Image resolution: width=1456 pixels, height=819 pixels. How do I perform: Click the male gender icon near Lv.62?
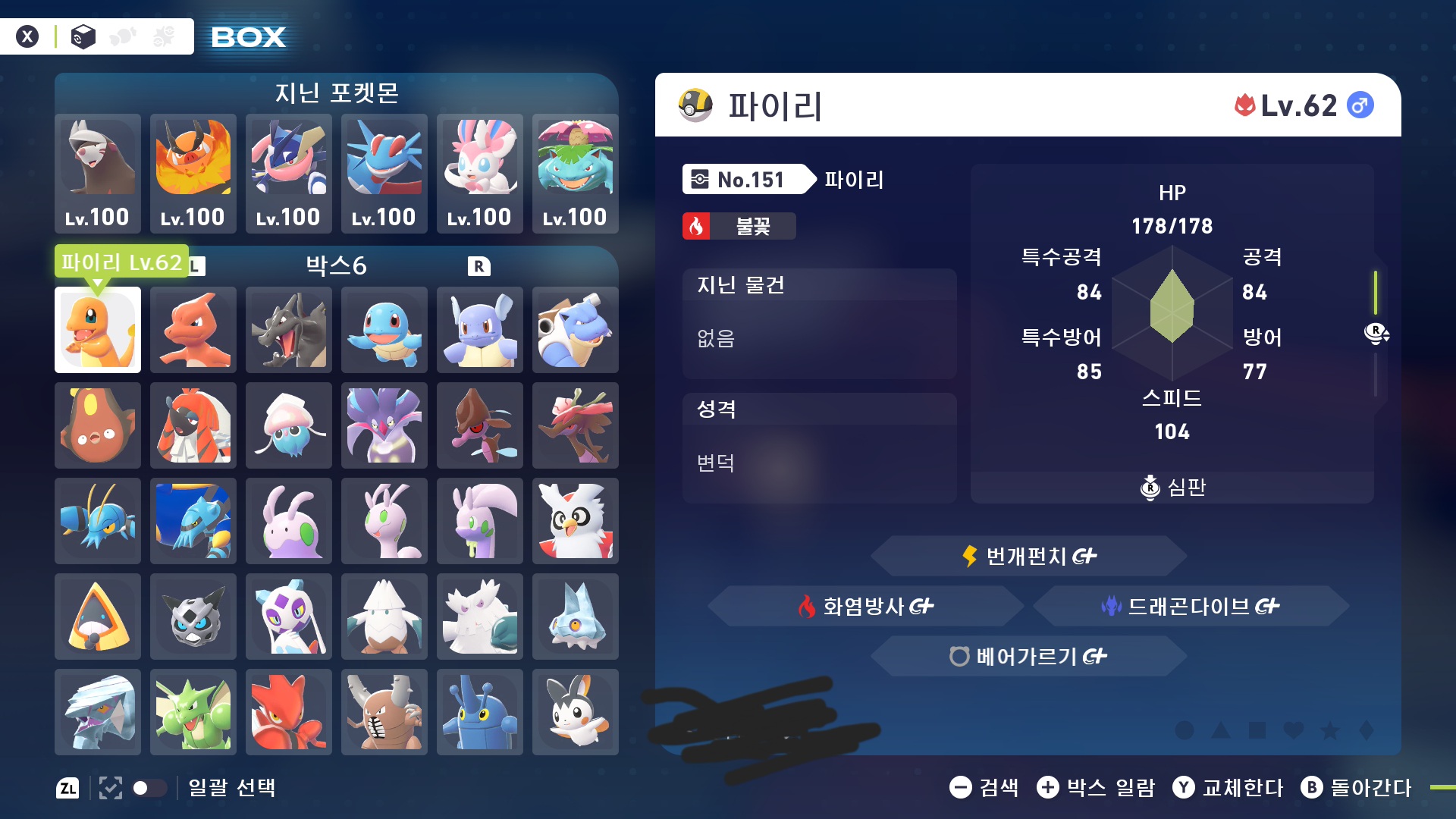pos(1361,105)
